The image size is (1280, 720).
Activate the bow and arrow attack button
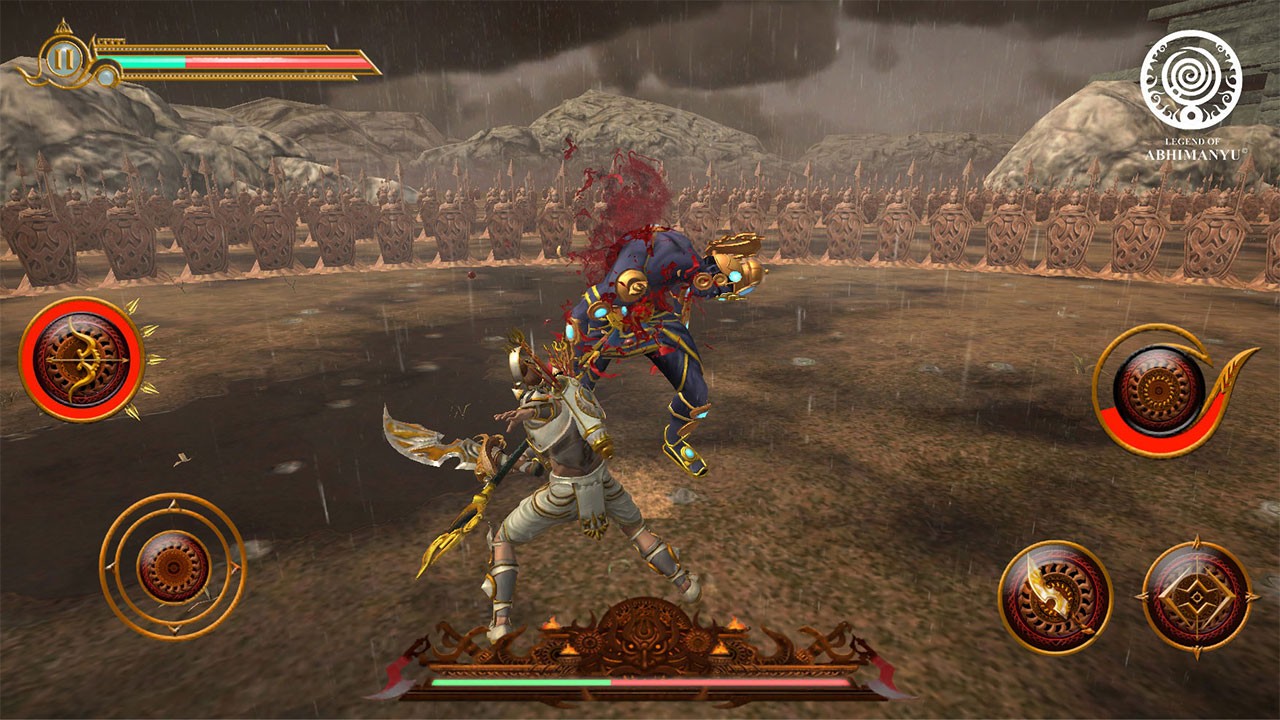(x=82, y=358)
